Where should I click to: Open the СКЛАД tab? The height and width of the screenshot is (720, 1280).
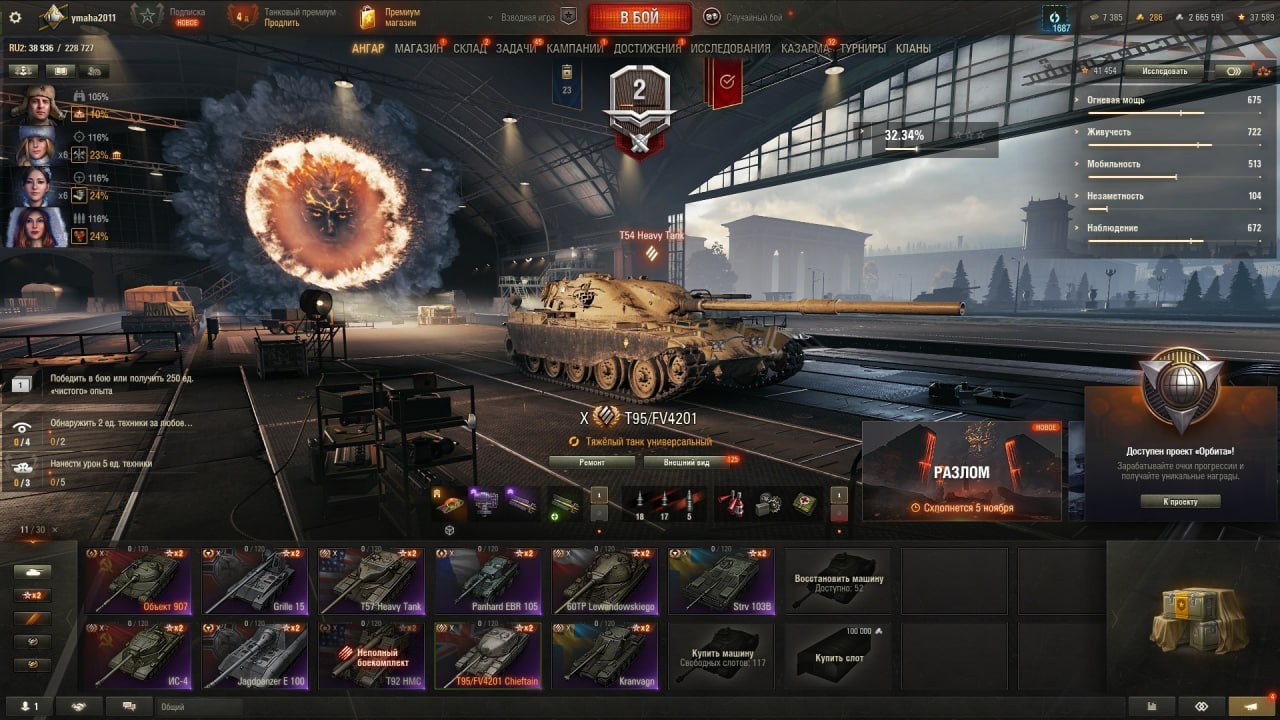point(470,48)
